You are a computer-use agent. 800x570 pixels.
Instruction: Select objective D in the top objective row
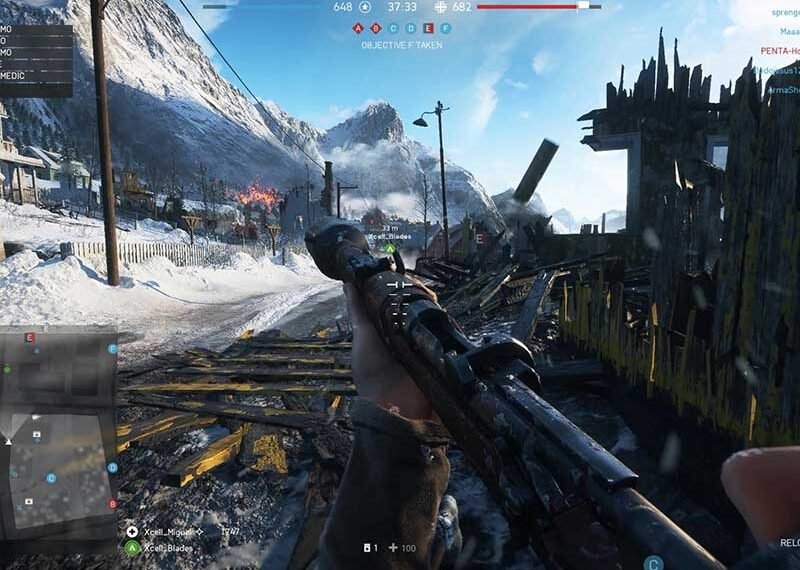coord(410,29)
